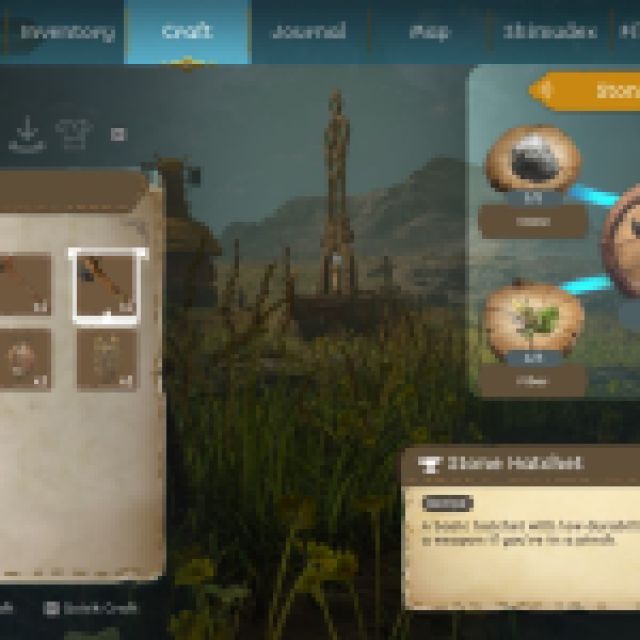The width and height of the screenshot is (640, 640).
Task: Switch to the Inventory tab
Action: coord(67,31)
